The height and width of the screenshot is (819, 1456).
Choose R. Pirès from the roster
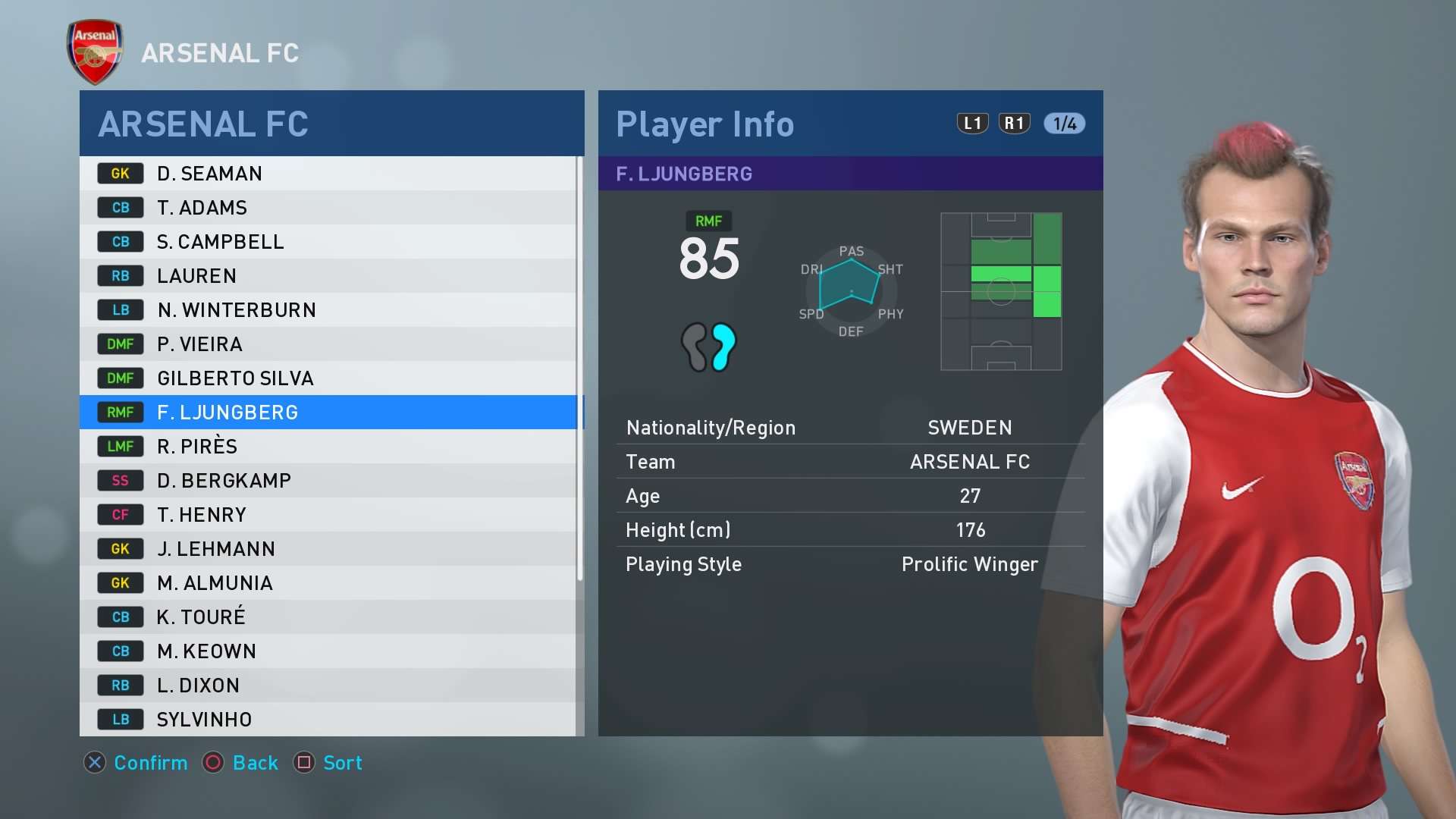pyautogui.click(x=328, y=447)
